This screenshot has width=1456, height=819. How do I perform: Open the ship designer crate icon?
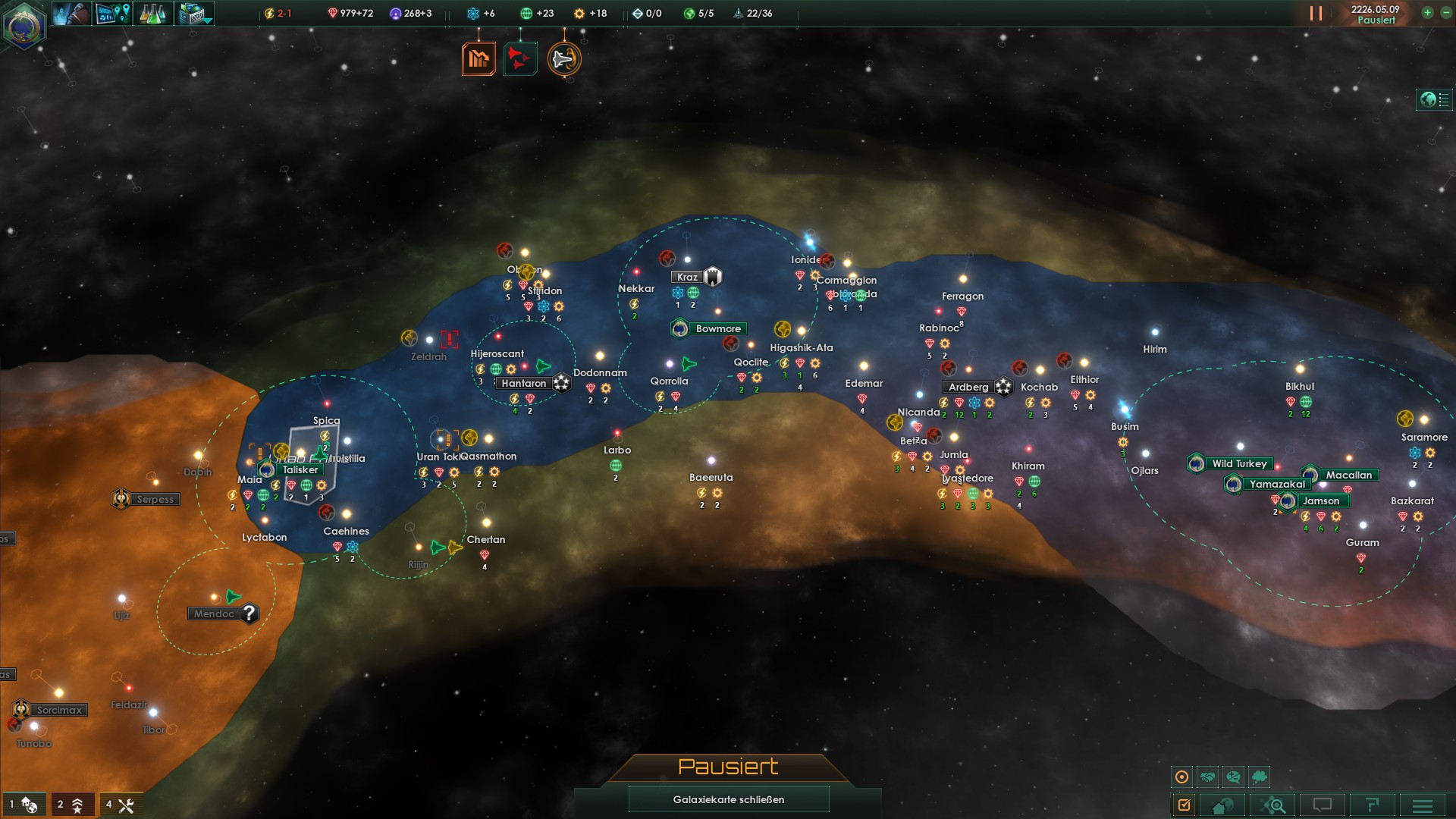(x=194, y=14)
